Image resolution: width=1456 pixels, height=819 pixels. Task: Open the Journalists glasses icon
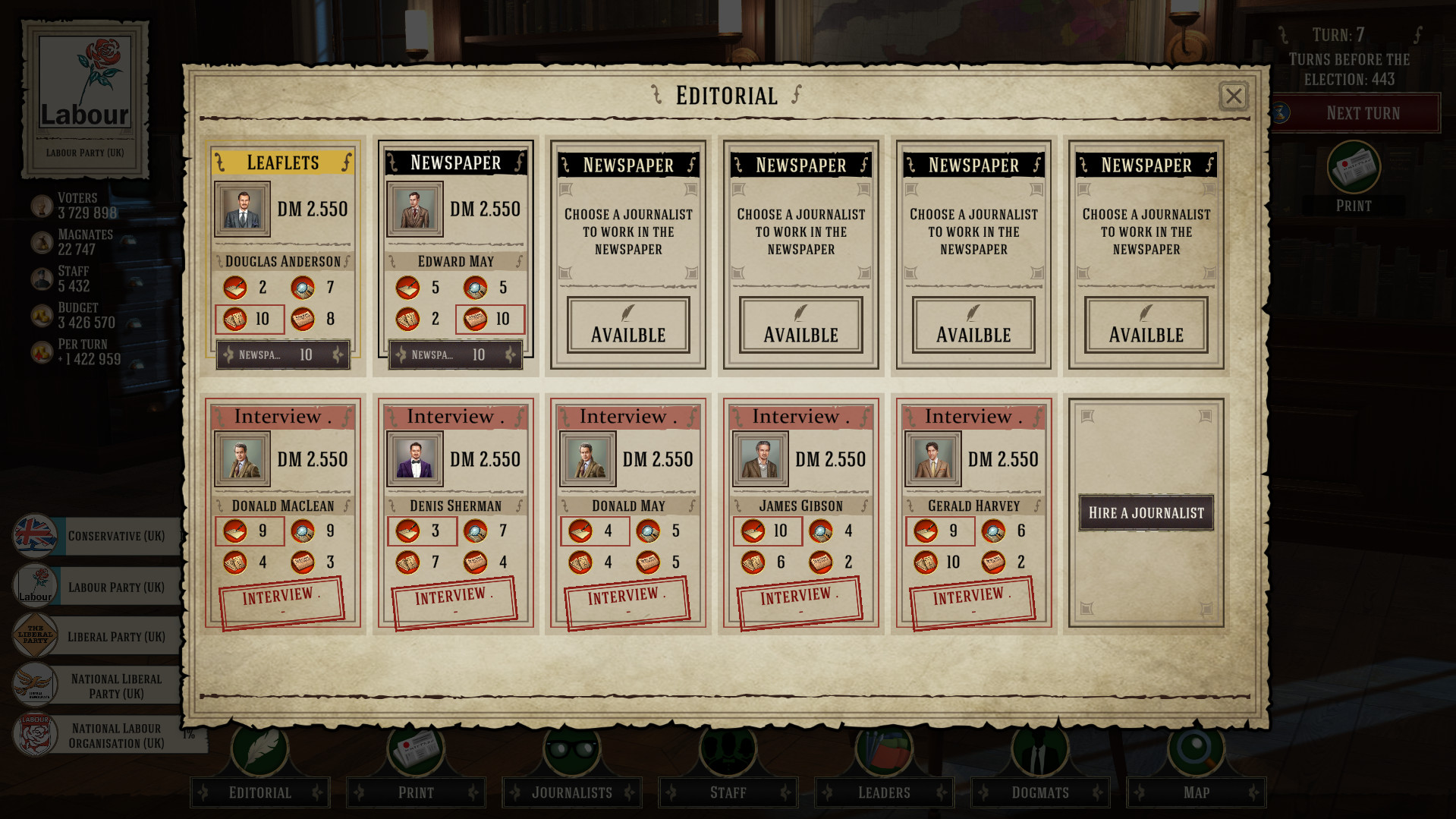[571, 751]
